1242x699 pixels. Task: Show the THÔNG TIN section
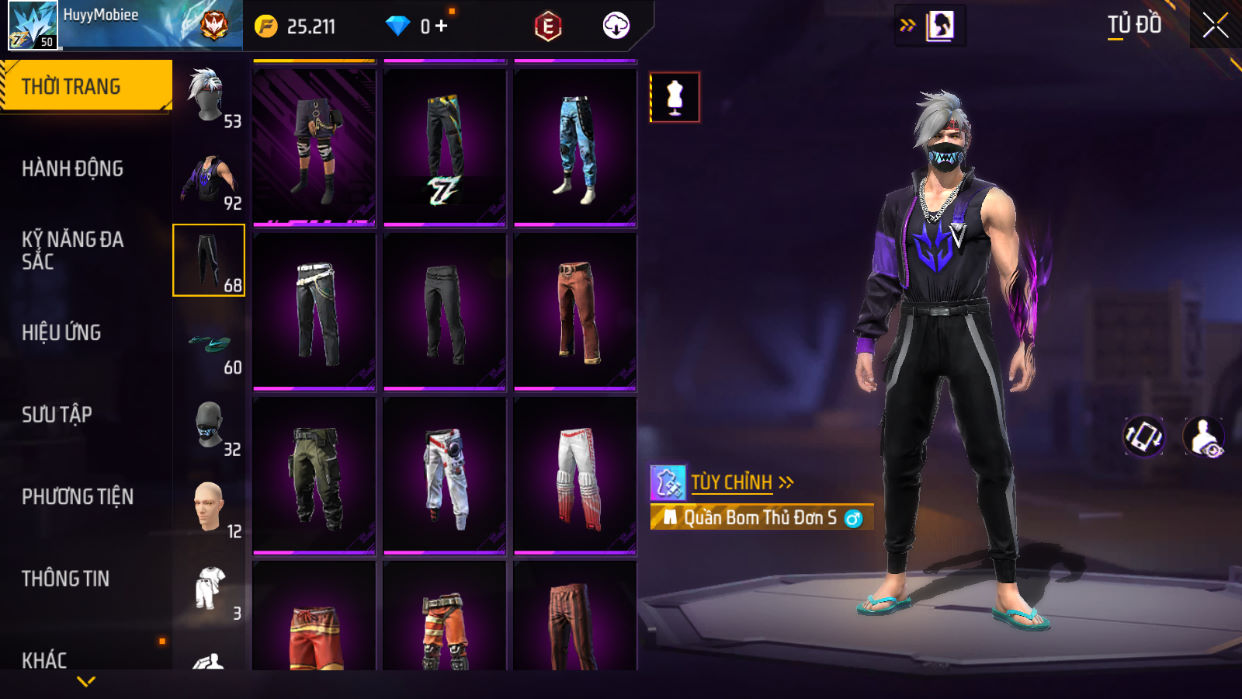[66, 578]
